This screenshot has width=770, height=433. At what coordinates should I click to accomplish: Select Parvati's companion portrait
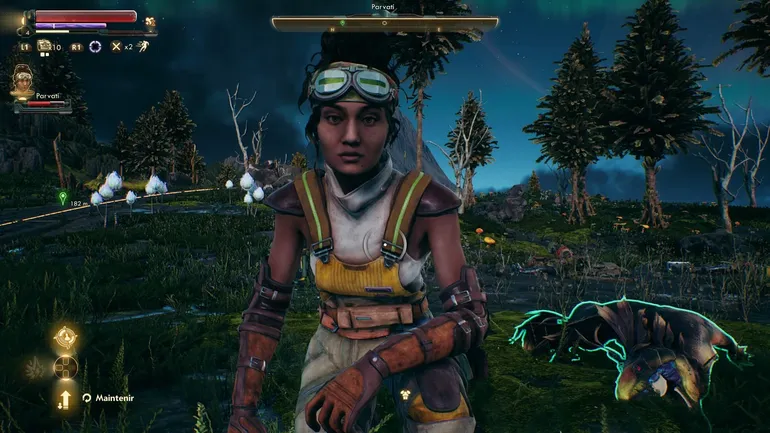pos(23,83)
